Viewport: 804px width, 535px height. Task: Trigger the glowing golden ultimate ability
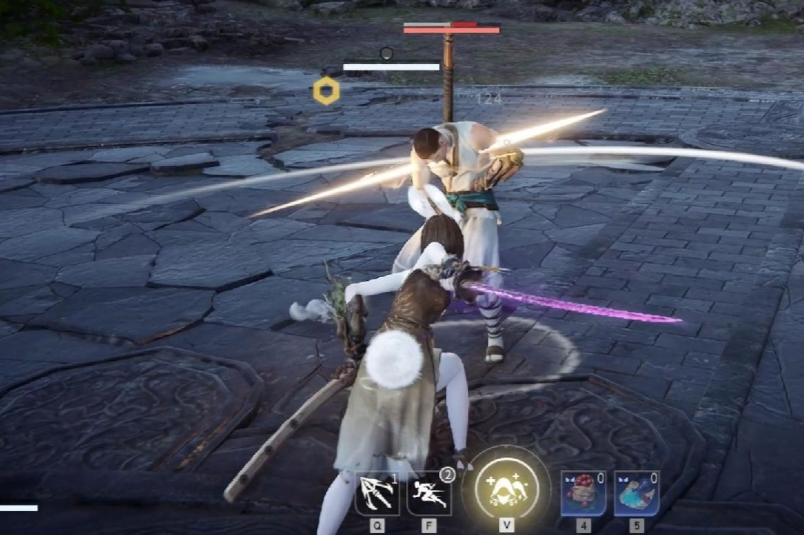coord(506,487)
